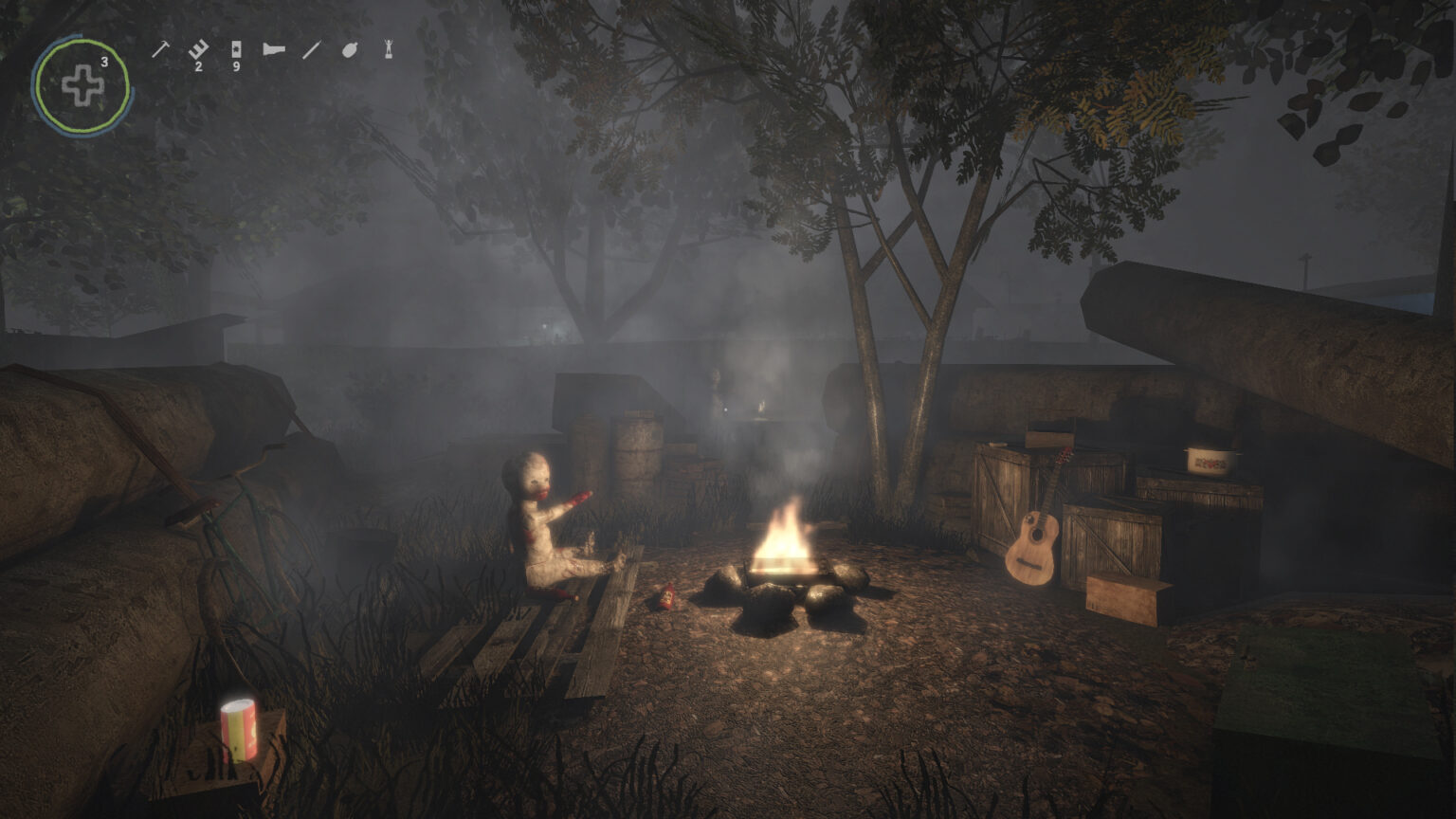1456x819 pixels.
Task: Select the matchbox item with count 9
Action: pos(236,49)
